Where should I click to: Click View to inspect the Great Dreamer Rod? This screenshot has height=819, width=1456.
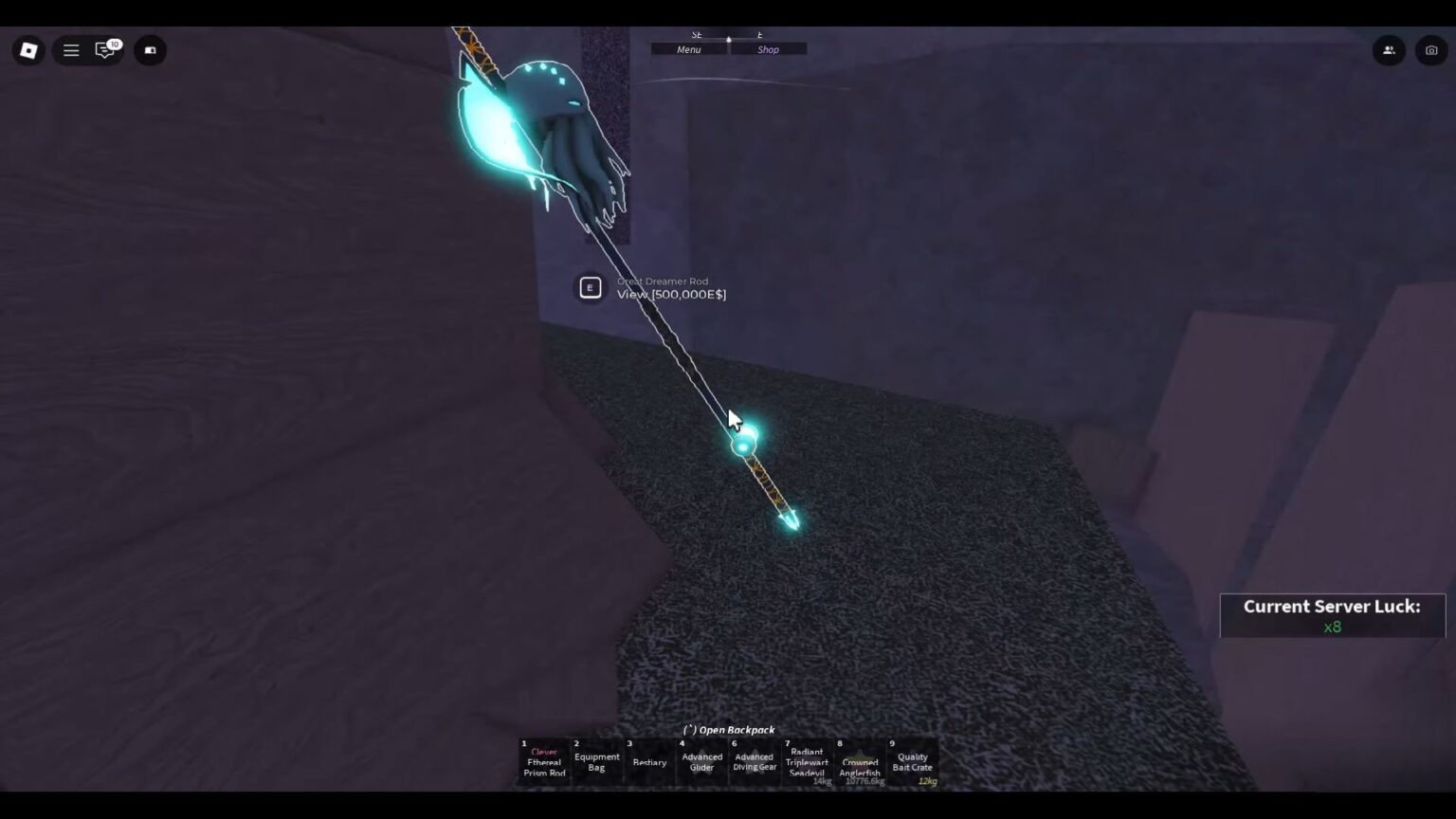(670, 294)
